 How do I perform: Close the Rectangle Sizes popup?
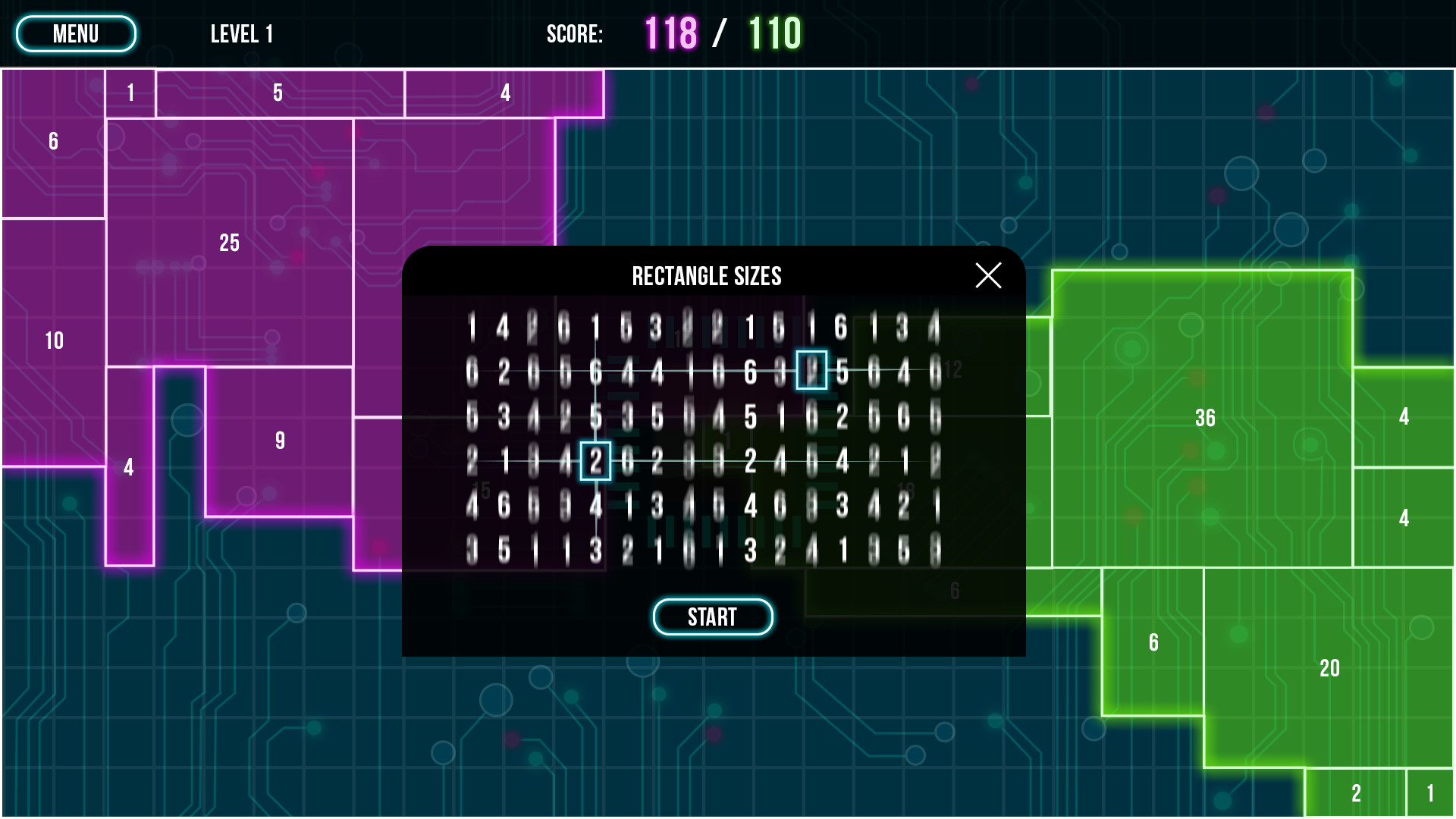[x=988, y=276]
